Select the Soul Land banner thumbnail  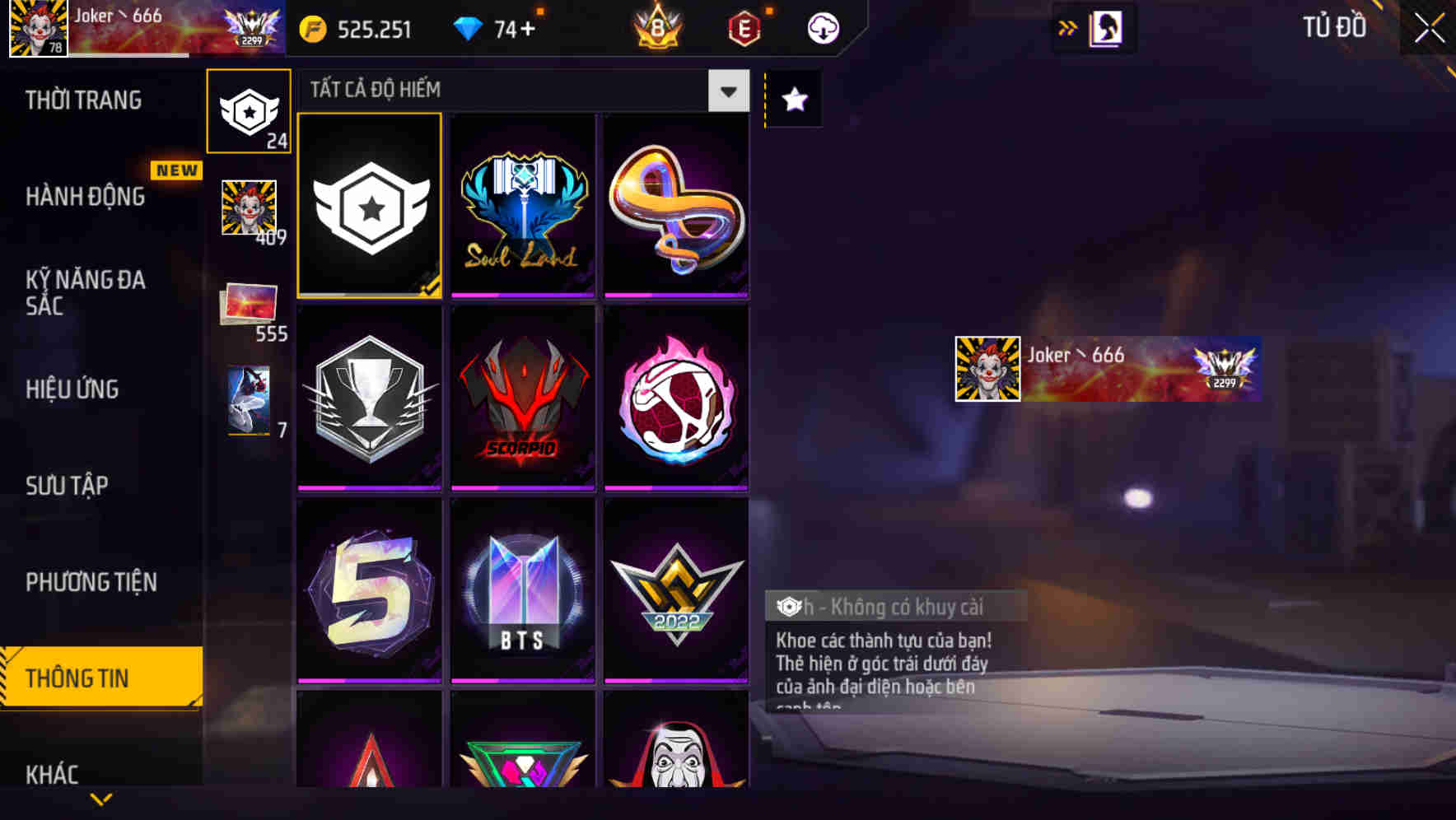point(522,206)
